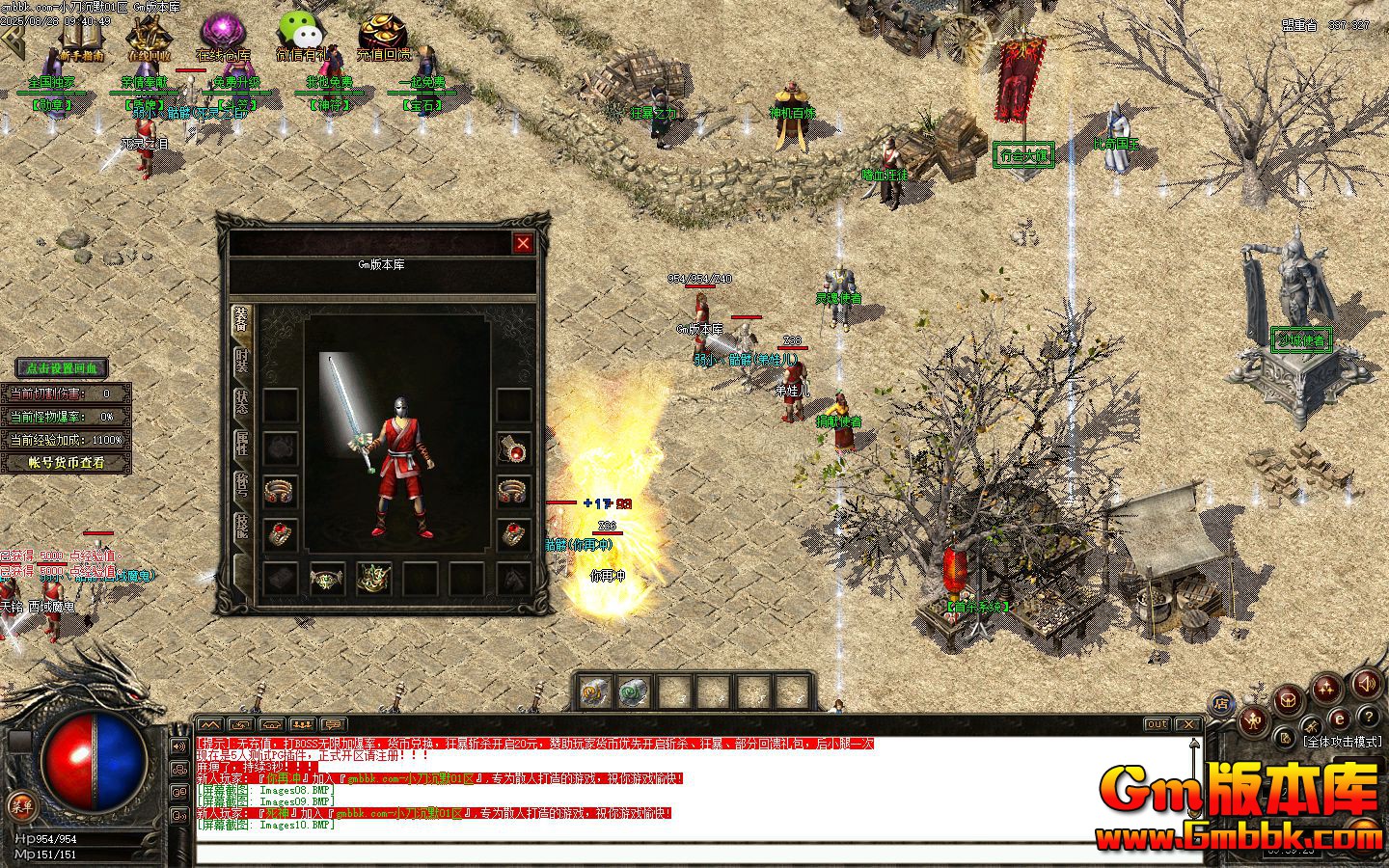This screenshot has width=1389, height=868.
Task: Toggle the small speaker icon beside chat window
Action: click(x=179, y=746)
